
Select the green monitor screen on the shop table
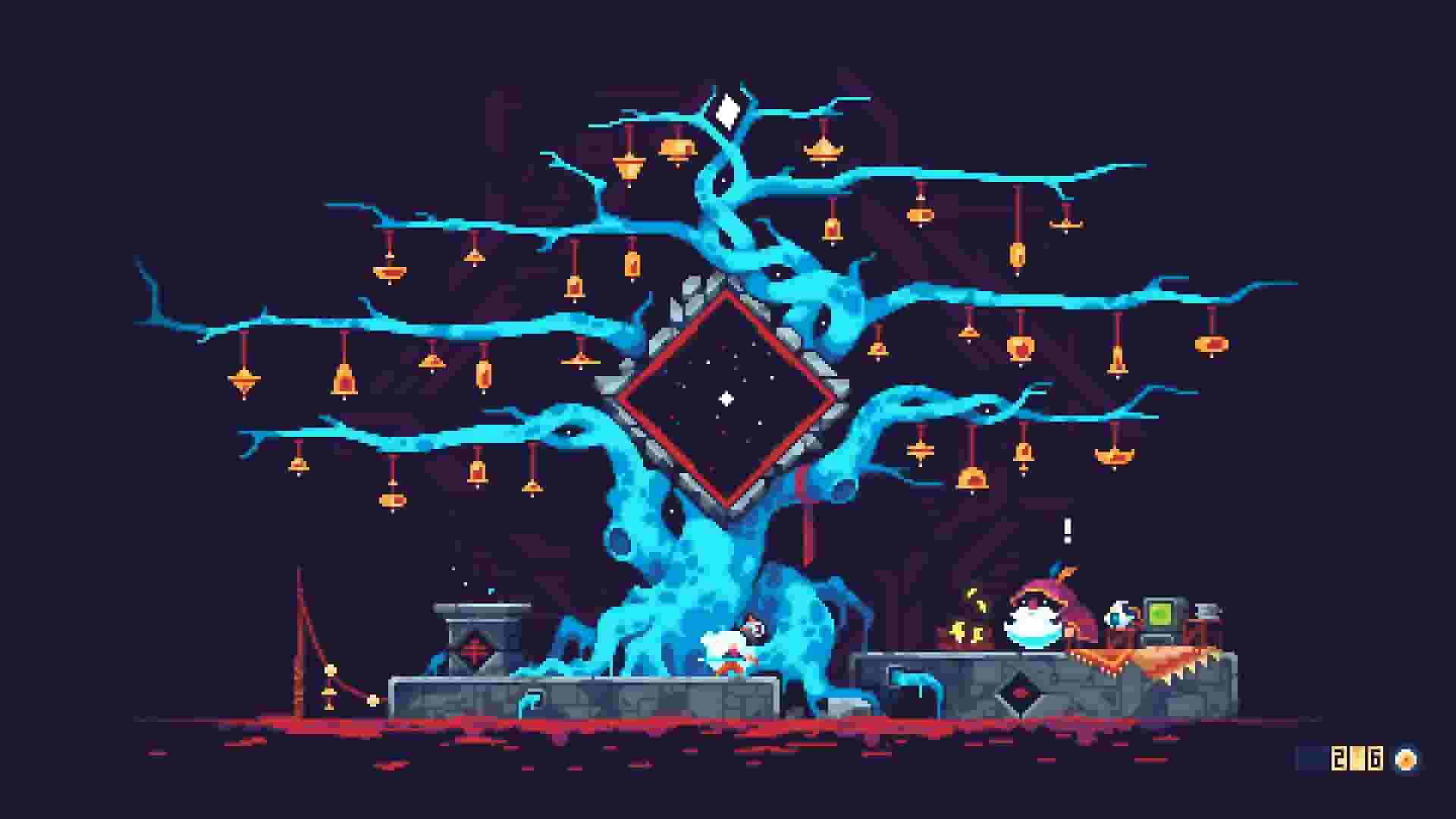click(x=1163, y=612)
